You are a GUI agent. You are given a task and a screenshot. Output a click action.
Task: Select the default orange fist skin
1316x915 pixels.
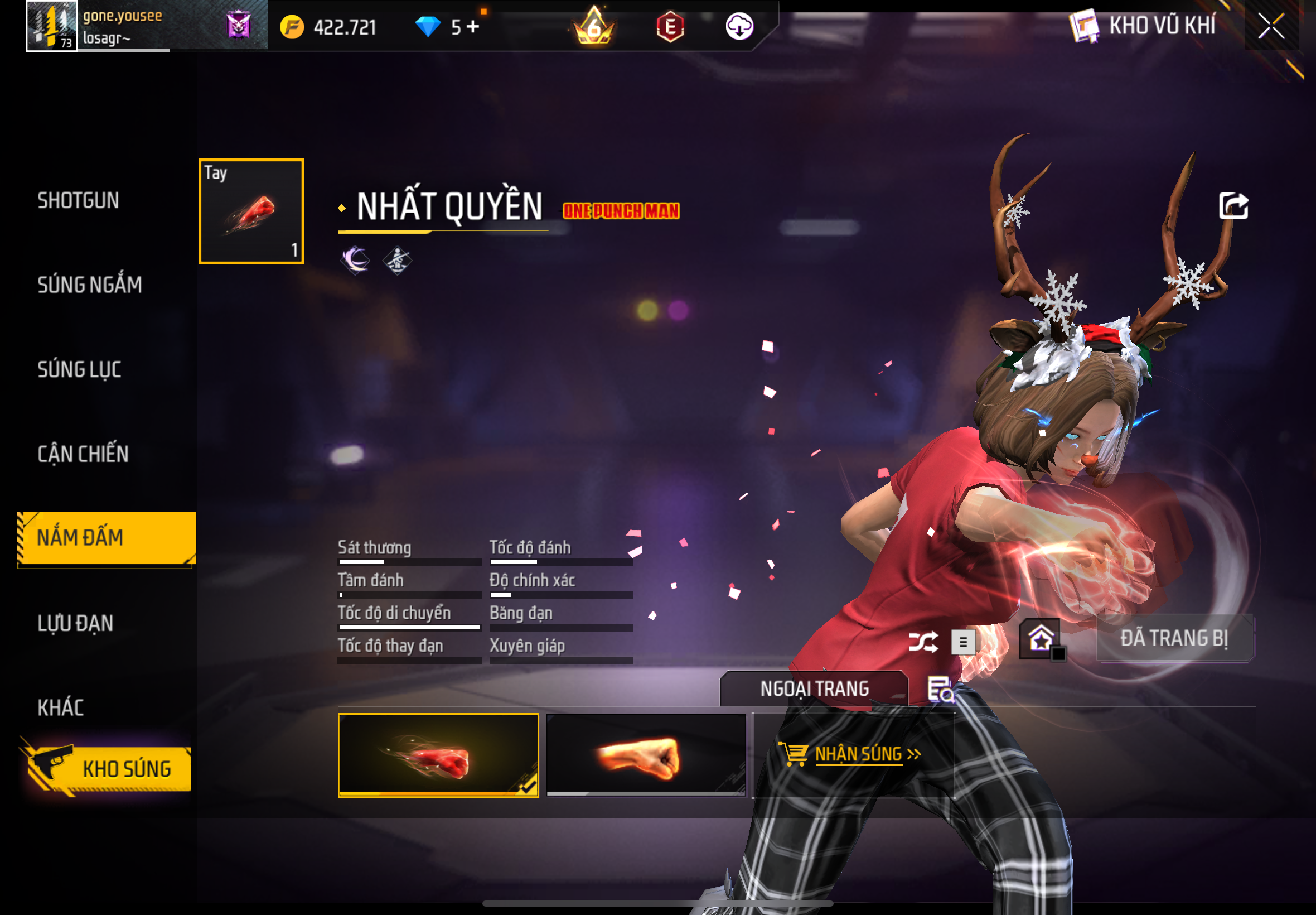click(646, 755)
